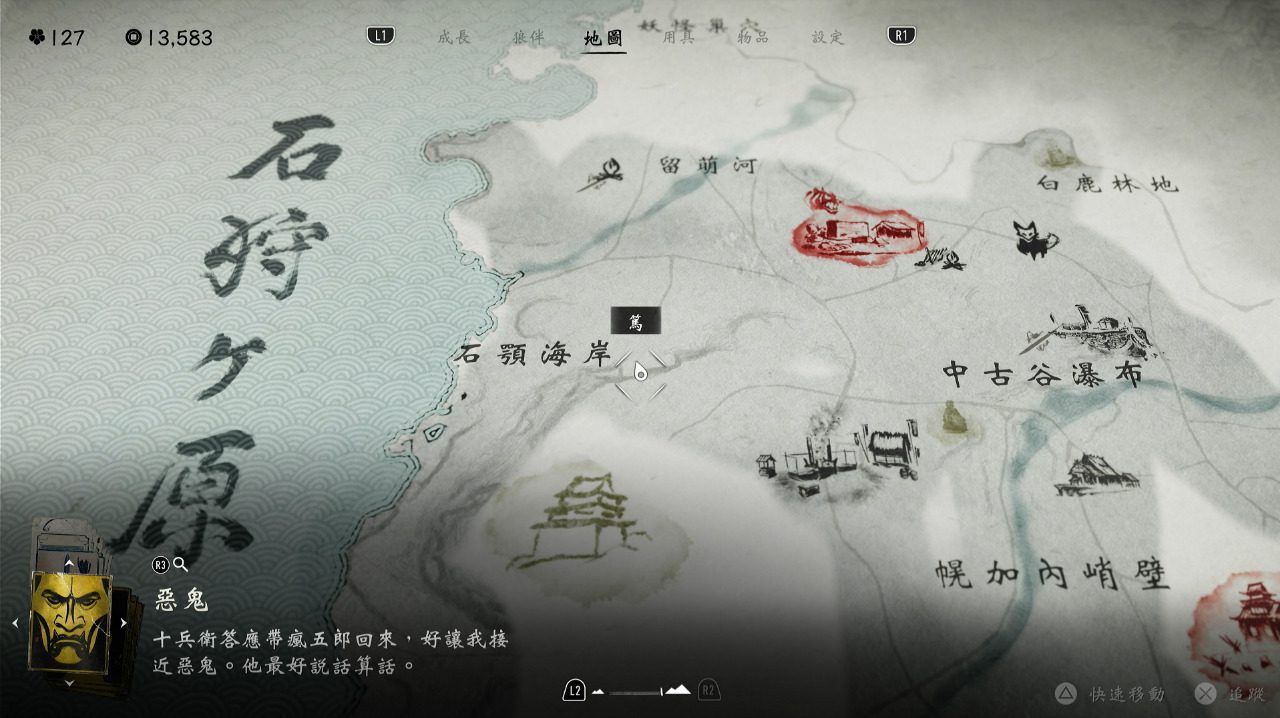The width and height of the screenshot is (1280, 718).
Task: Show the previous quest card with left arrow
Action: (x=15, y=622)
